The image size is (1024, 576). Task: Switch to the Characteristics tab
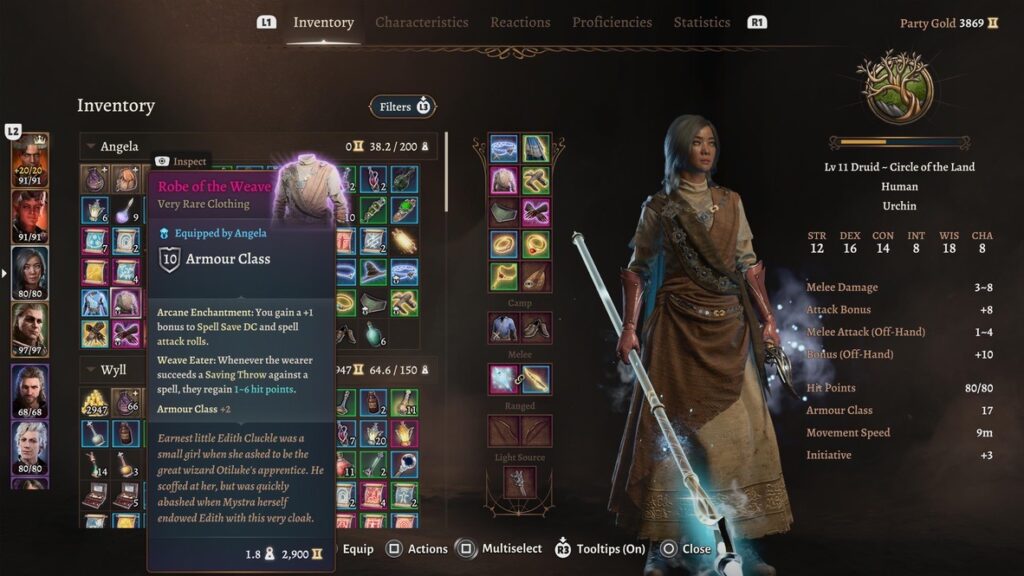421,22
